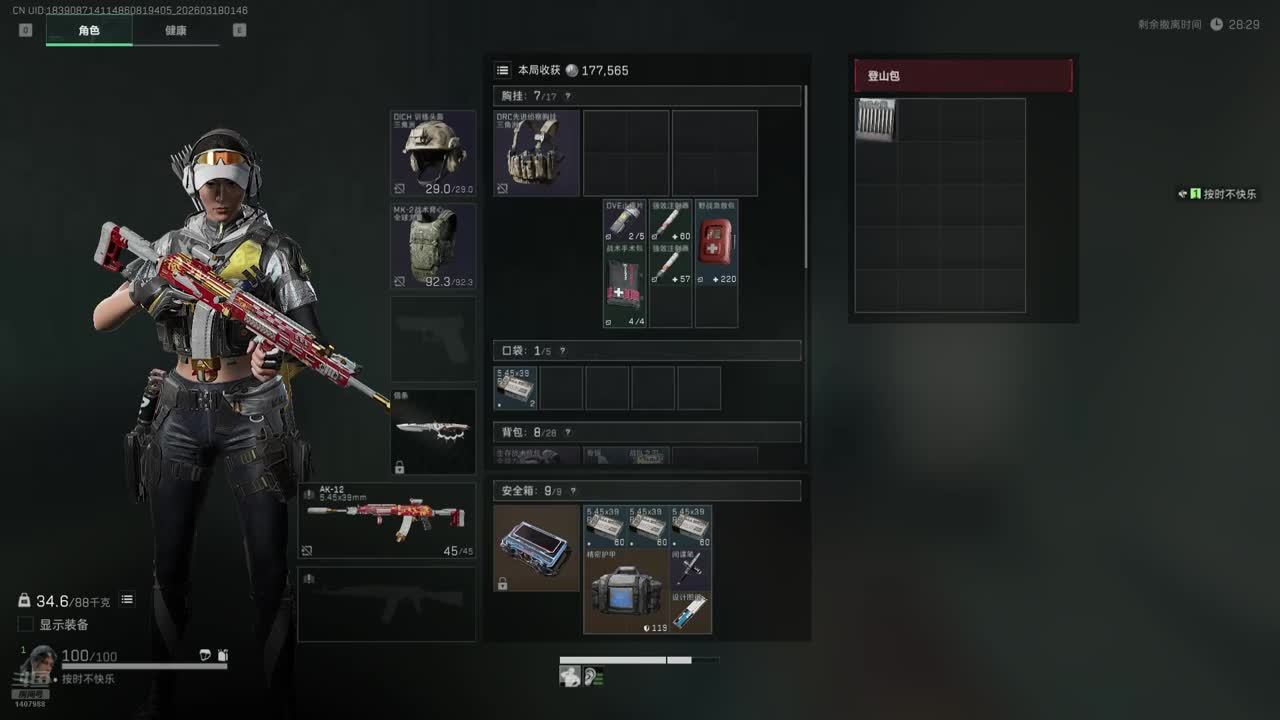Pick the design blueprint item
Image resolution: width=1280 pixels, height=720 pixels.
click(x=692, y=611)
